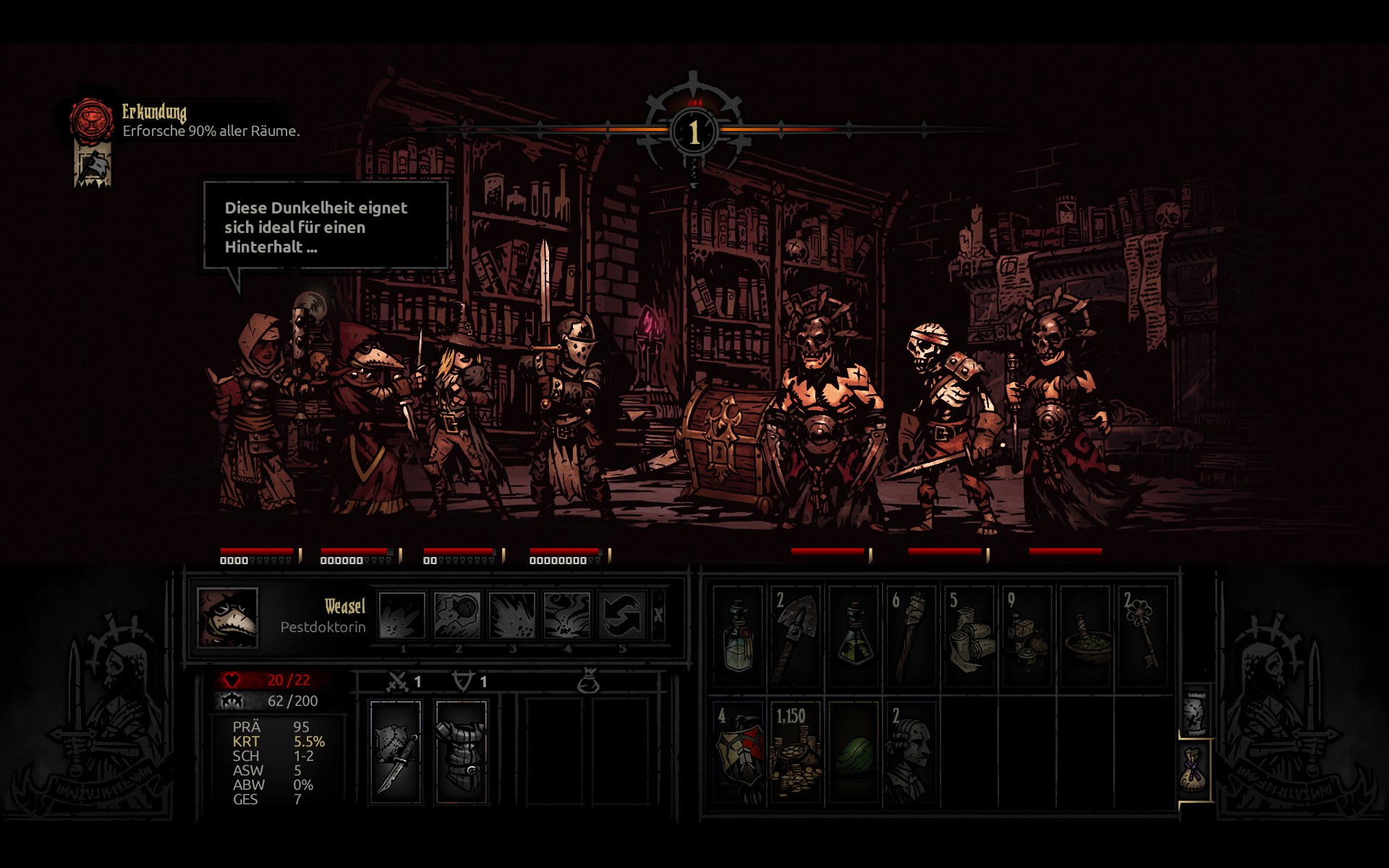This screenshot has height=868, width=1389.
Task: Select the medicinal herbs bowl
Action: click(1084, 637)
